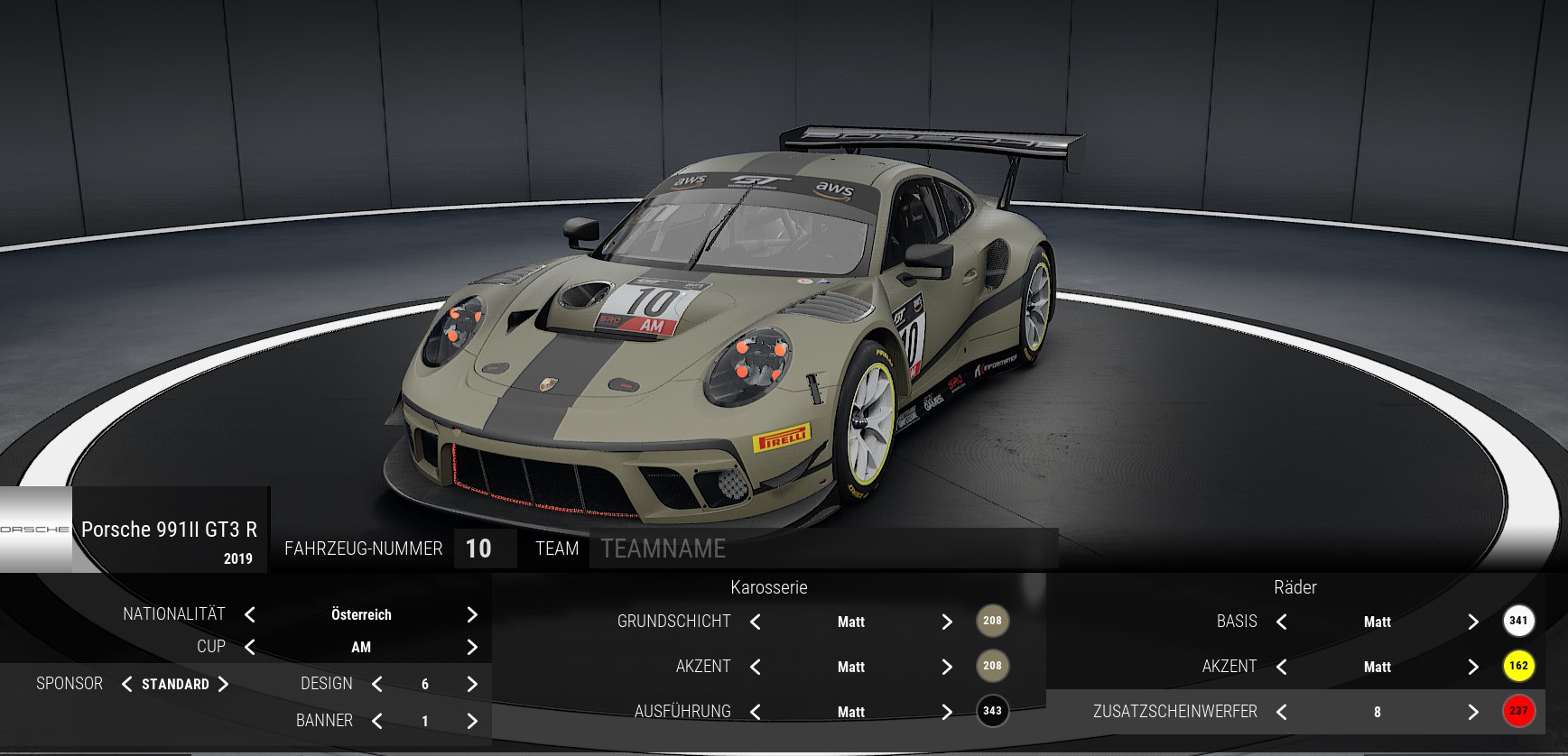The width and height of the screenshot is (1568, 756).
Task: Switch Räder Basis finish to next option
Action: pos(1473,622)
